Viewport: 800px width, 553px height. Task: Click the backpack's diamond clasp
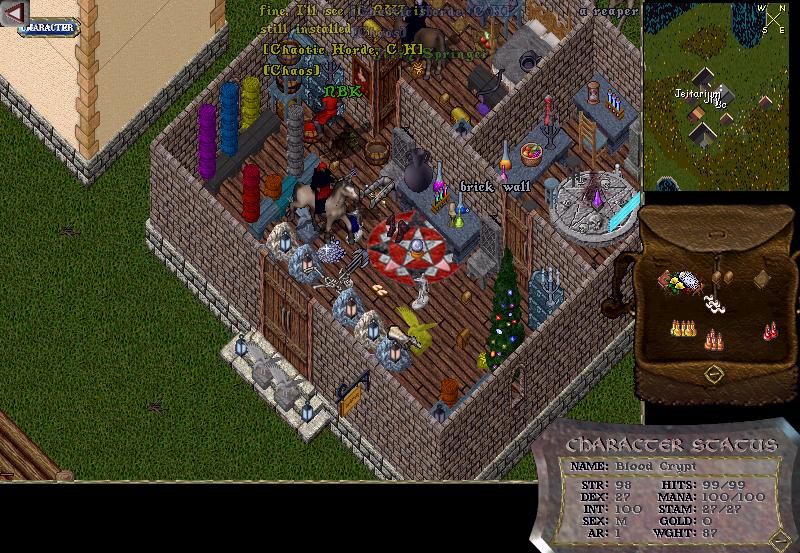(x=714, y=374)
